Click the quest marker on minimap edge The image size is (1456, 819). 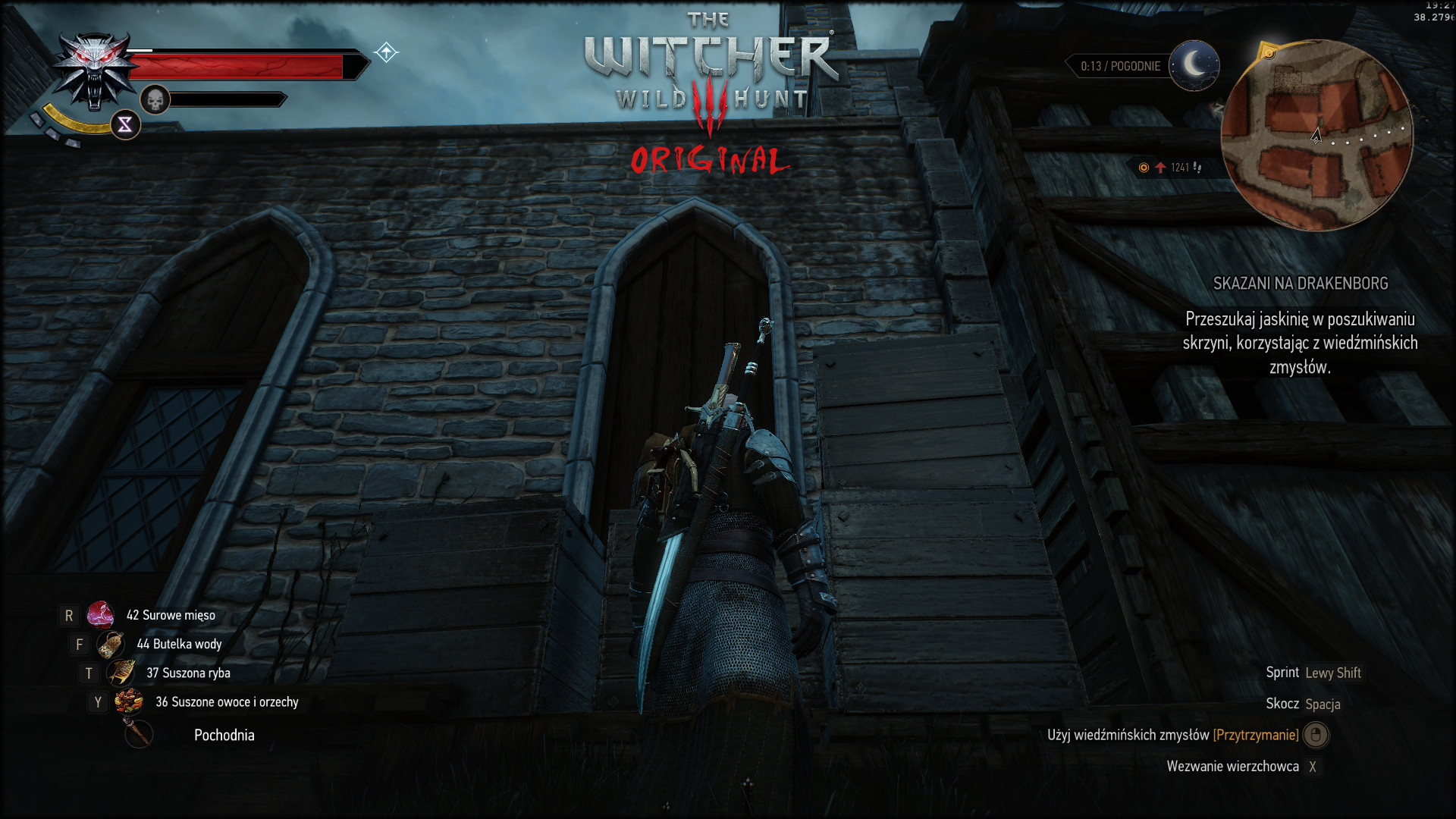point(1267,52)
